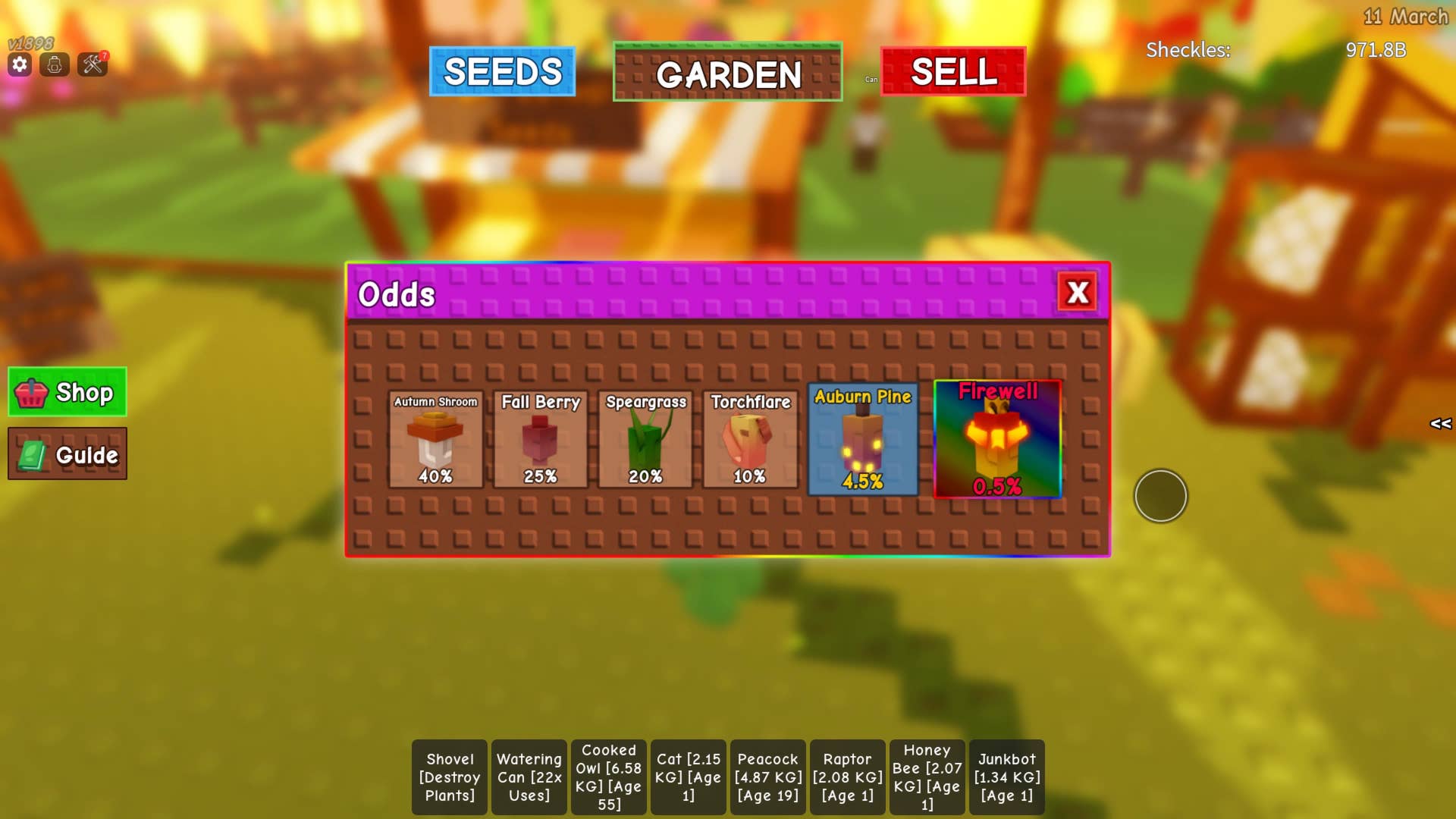
Task: Select the Peacock hotbar slot
Action: pos(768,777)
